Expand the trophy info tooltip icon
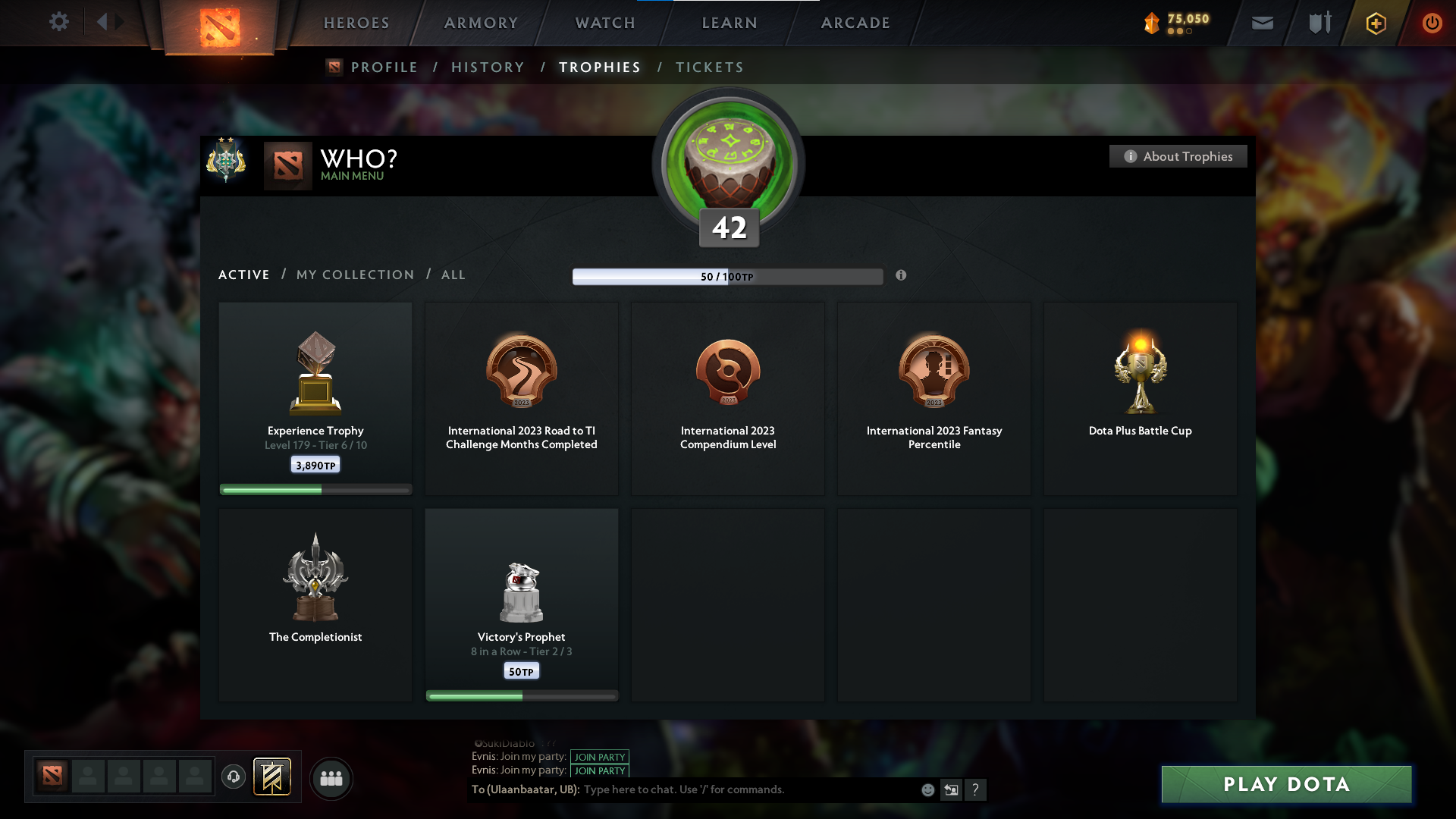The image size is (1456, 819). [x=902, y=276]
